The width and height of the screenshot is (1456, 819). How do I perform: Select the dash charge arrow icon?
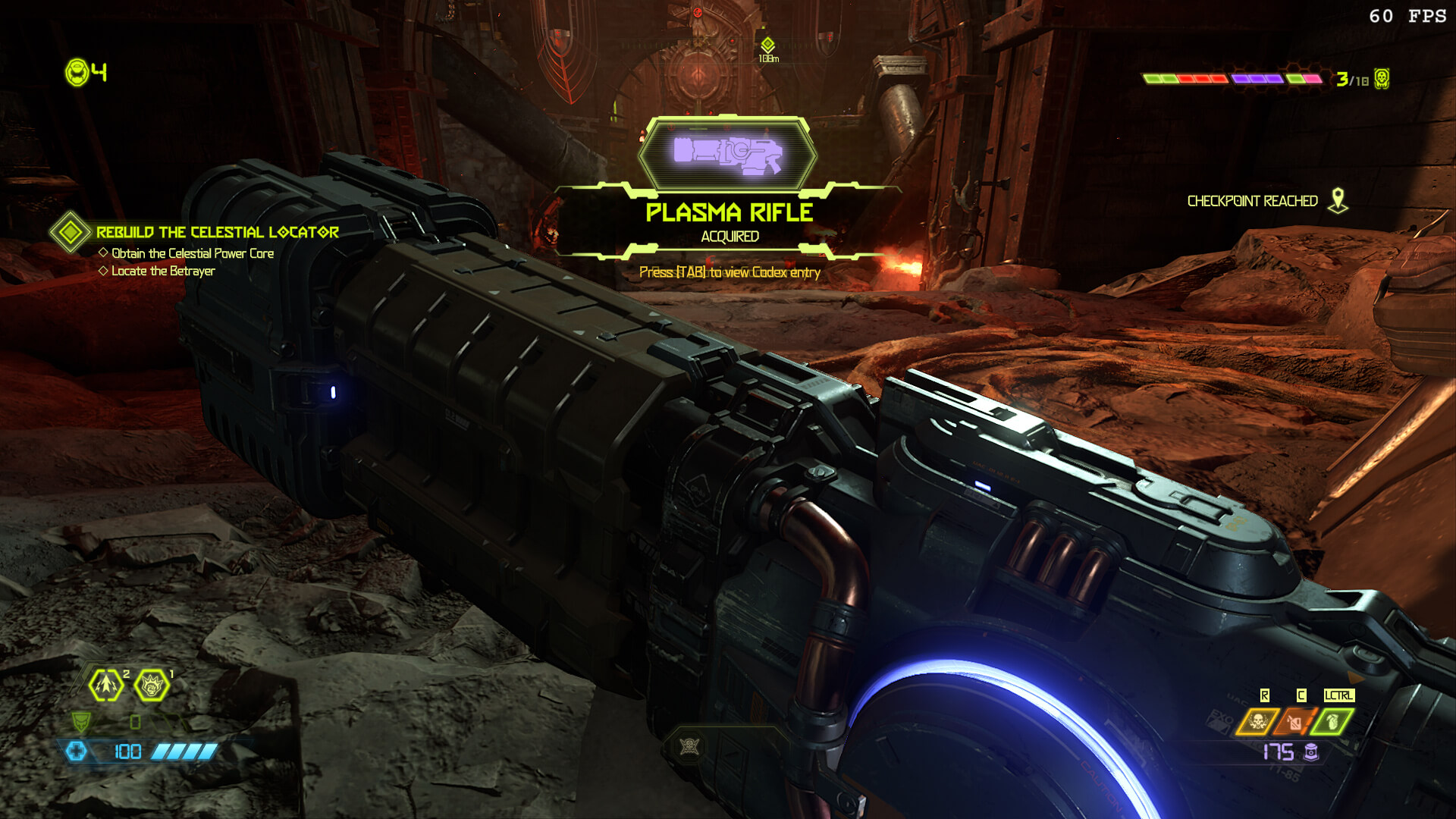107,685
